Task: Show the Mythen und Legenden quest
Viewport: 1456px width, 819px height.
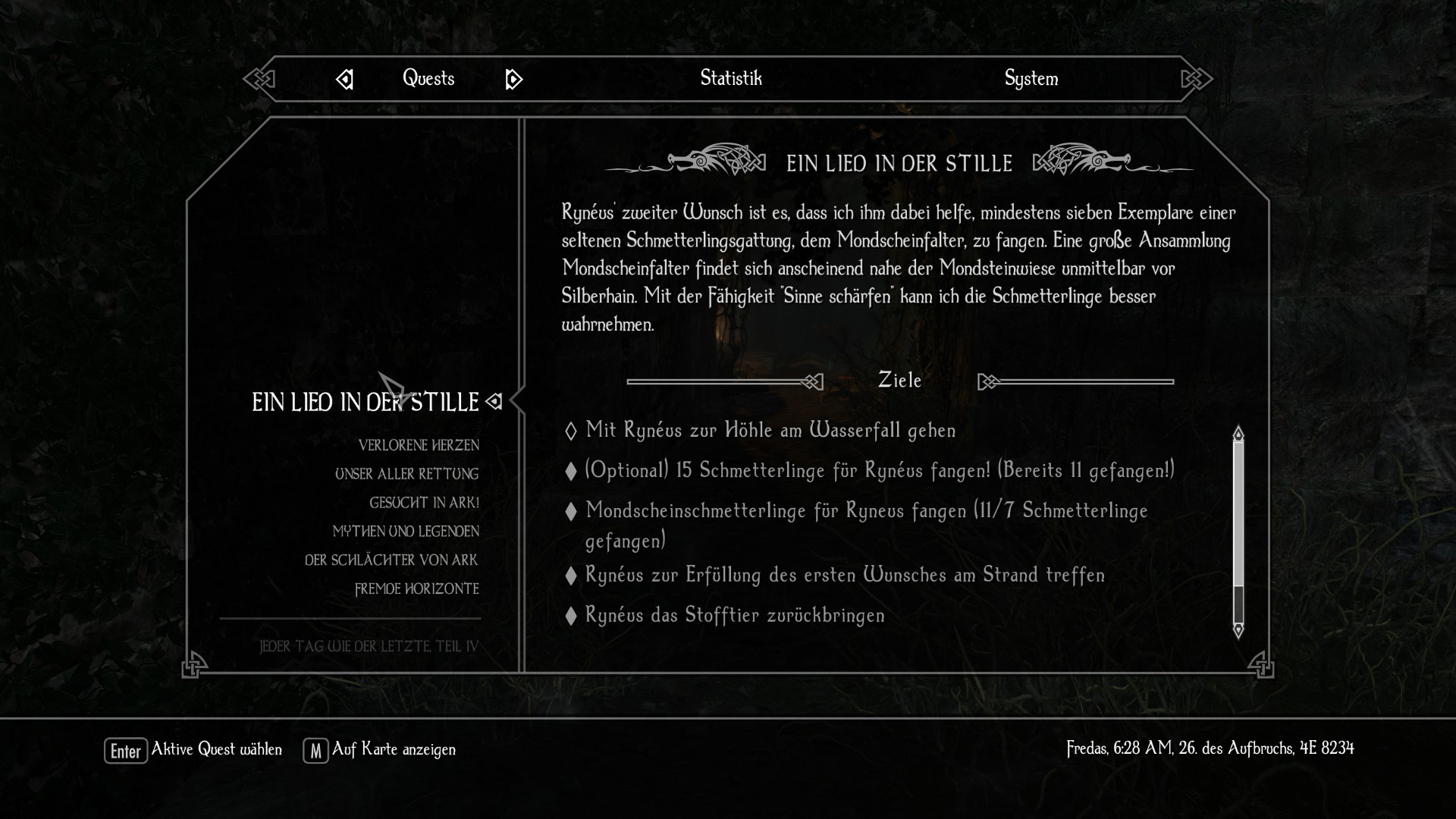Action: point(406,532)
